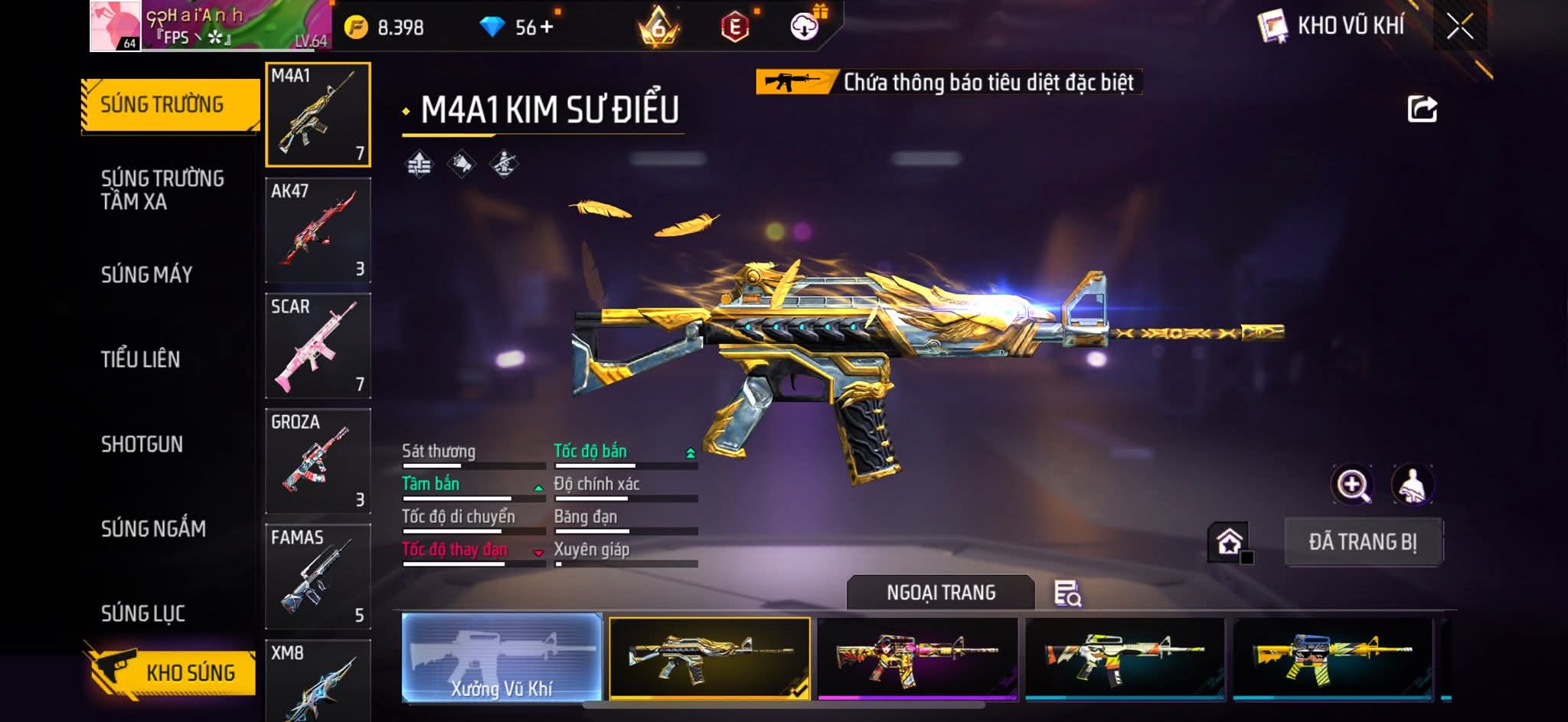This screenshot has width=1568, height=722.
Task: Select the GROZA weapon tile
Action: coord(318,461)
